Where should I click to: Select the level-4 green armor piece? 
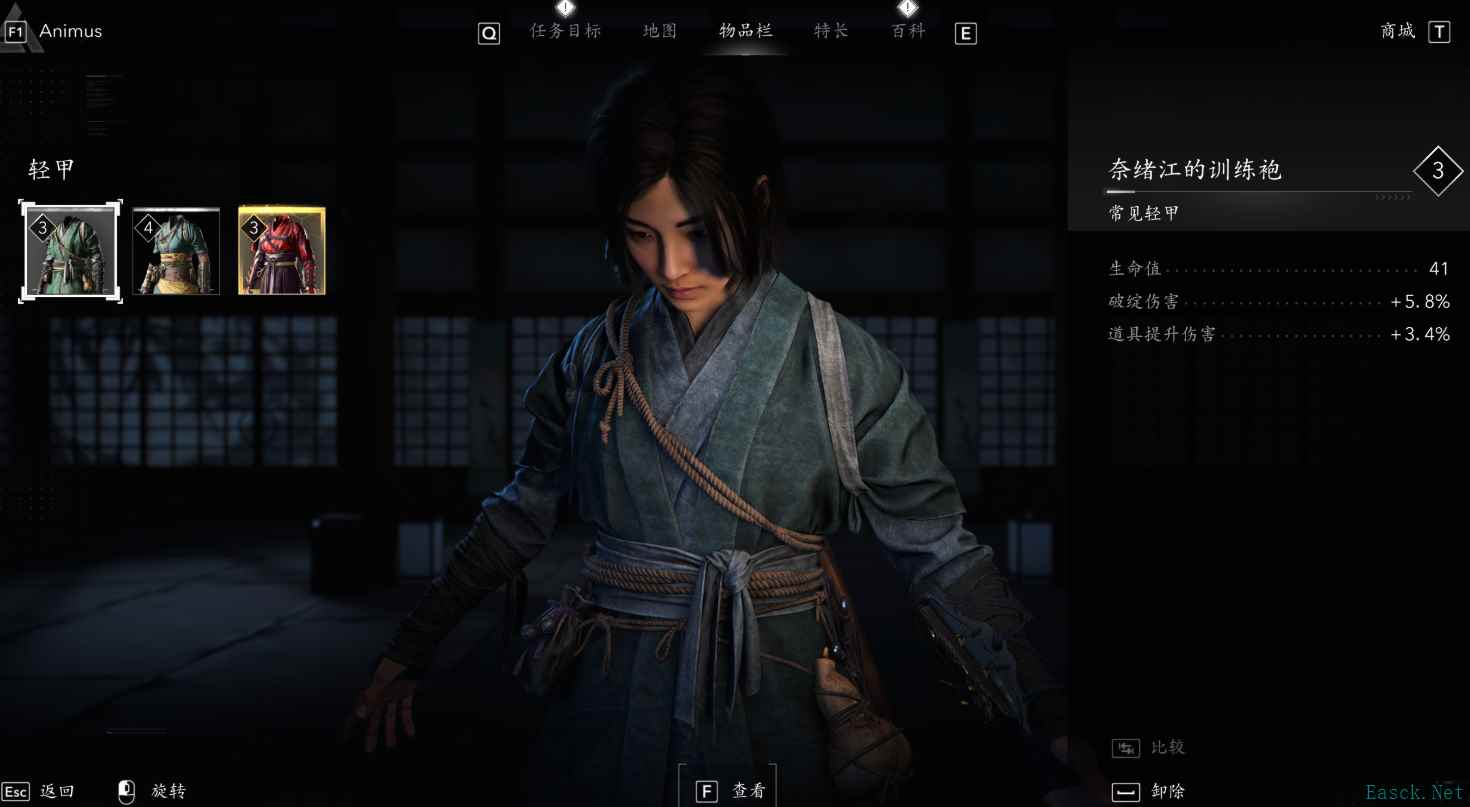coord(176,250)
